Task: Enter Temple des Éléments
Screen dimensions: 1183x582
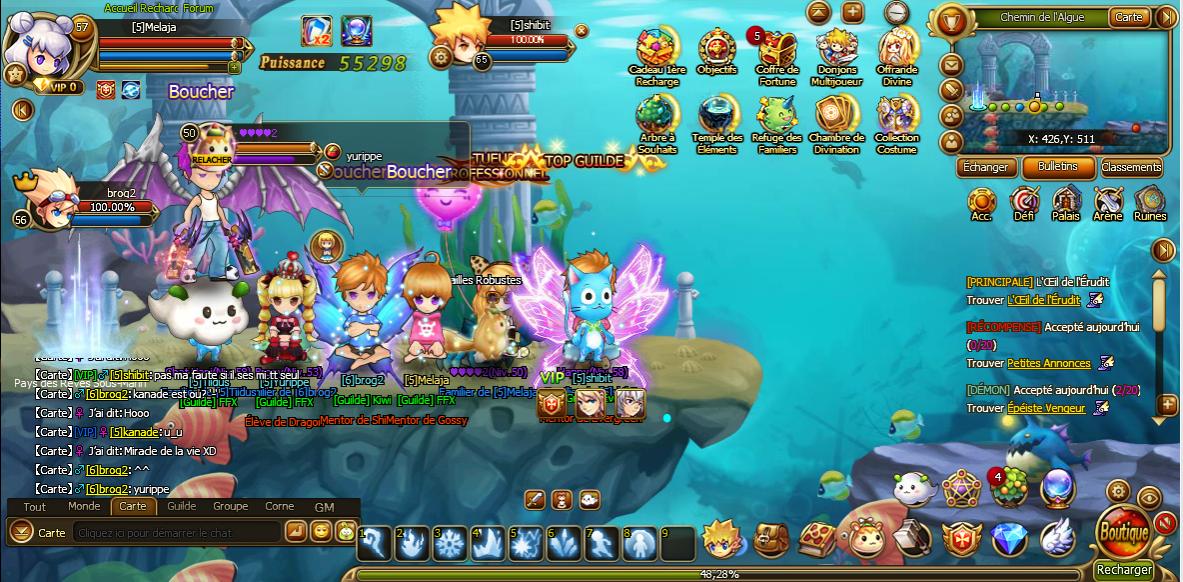Action: pos(717,120)
